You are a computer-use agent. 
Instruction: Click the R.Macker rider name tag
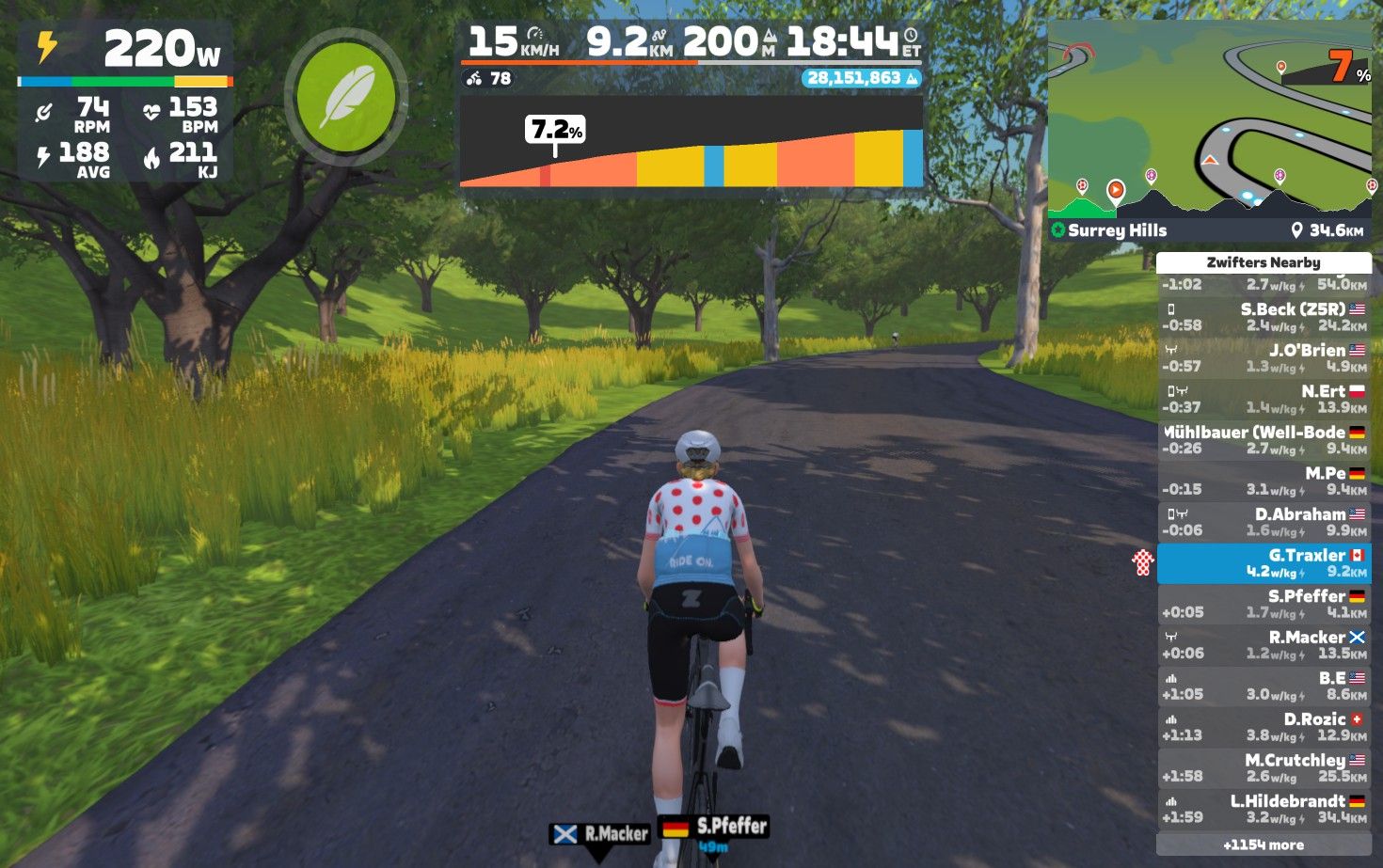click(601, 833)
